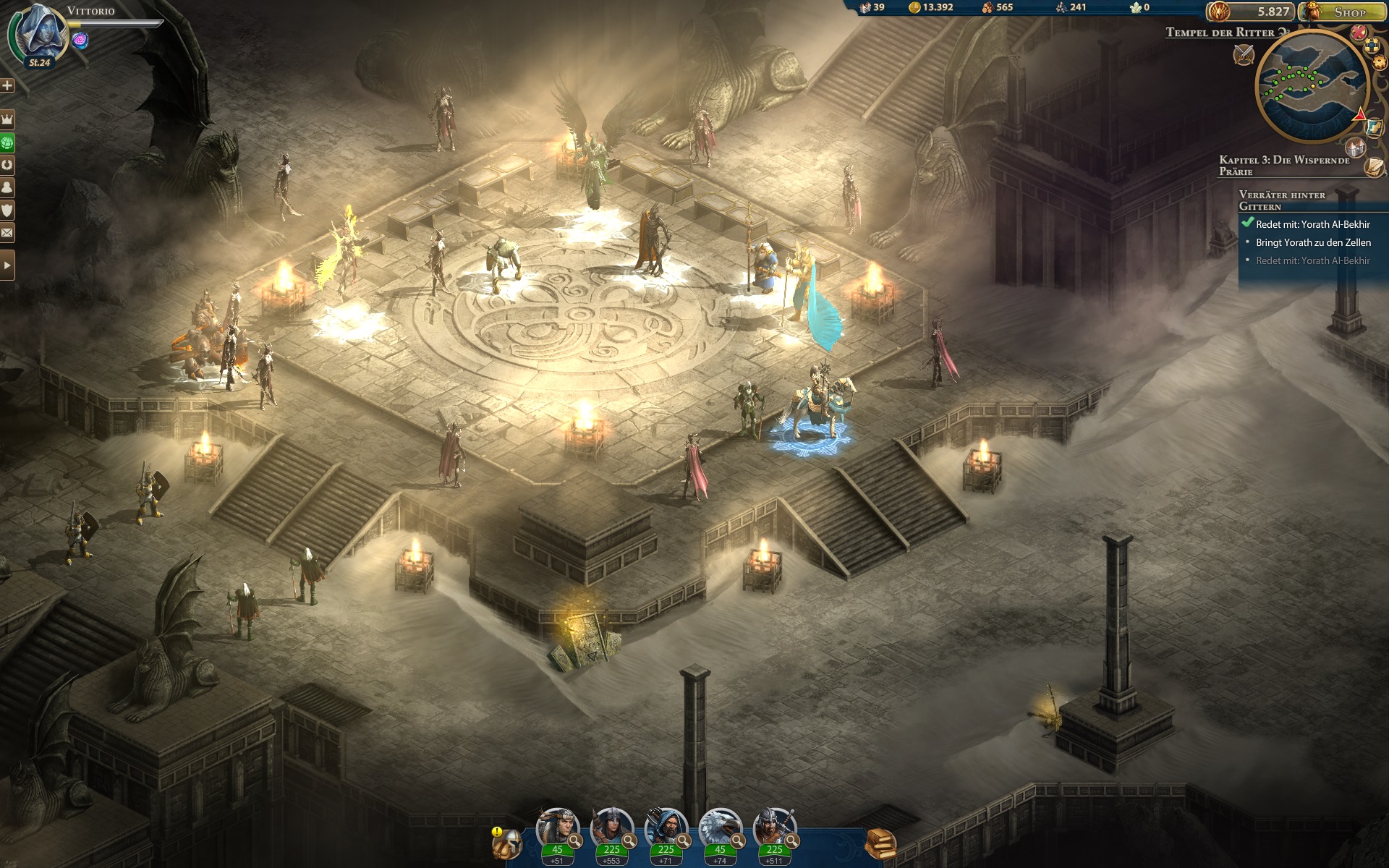Viewport: 1389px width, 868px height.
Task: Select the green globe sidebar button
Action: (7, 142)
